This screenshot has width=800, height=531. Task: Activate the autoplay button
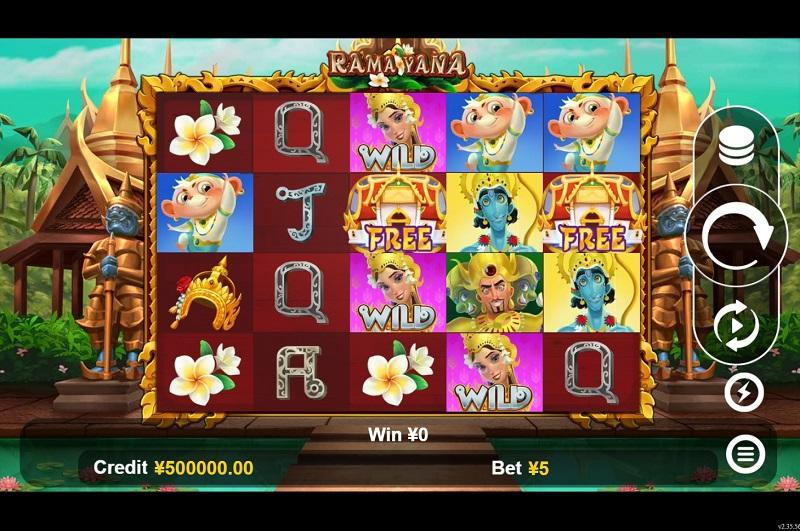point(737,327)
